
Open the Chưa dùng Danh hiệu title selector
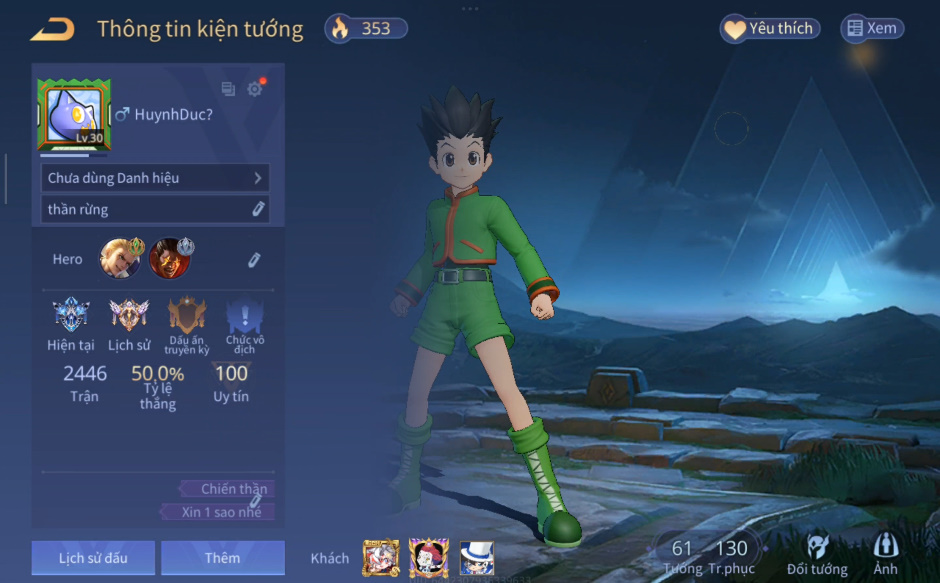[155, 178]
